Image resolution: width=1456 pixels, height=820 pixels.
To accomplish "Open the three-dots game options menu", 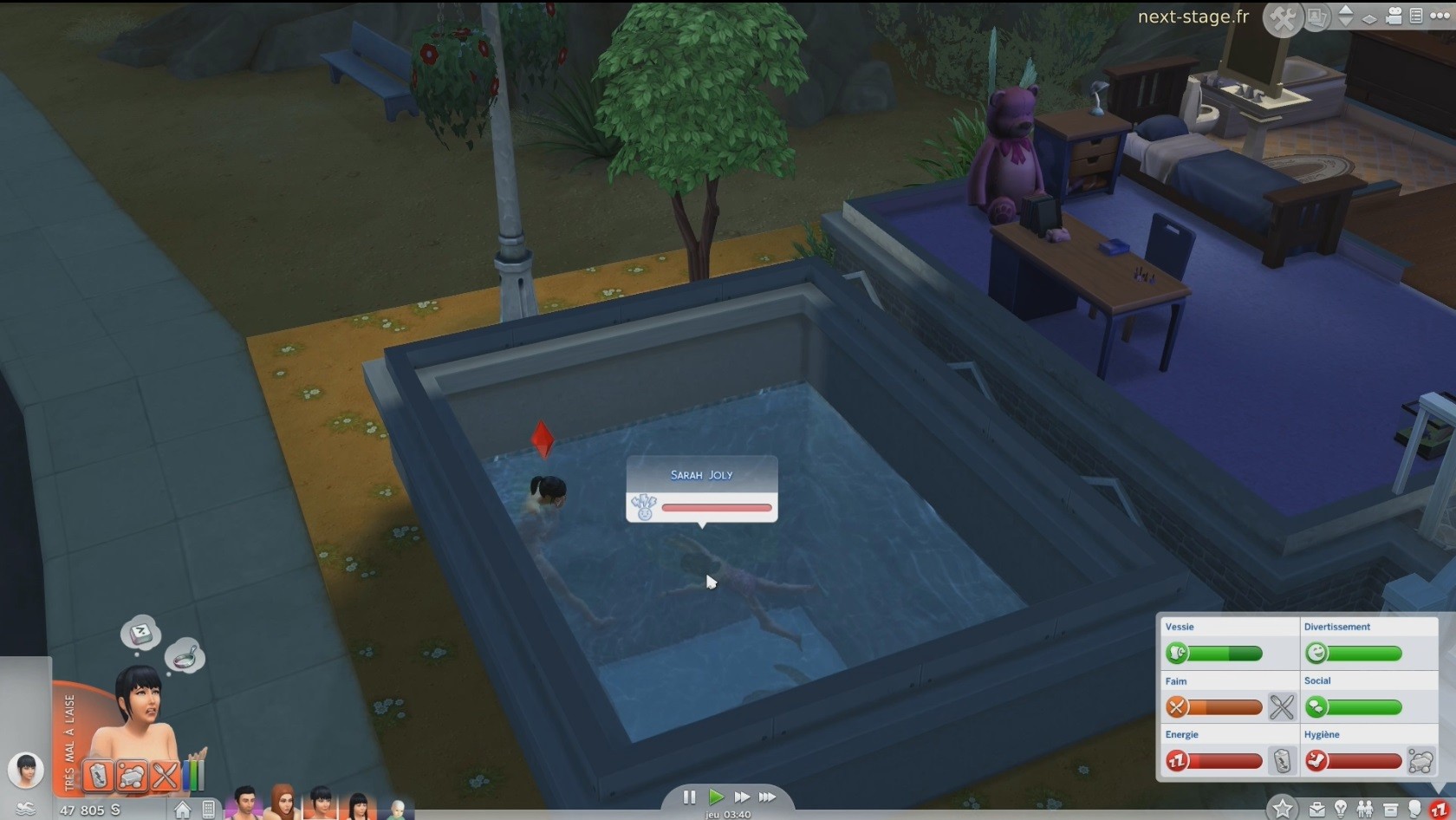I will click(x=1440, y=16).
